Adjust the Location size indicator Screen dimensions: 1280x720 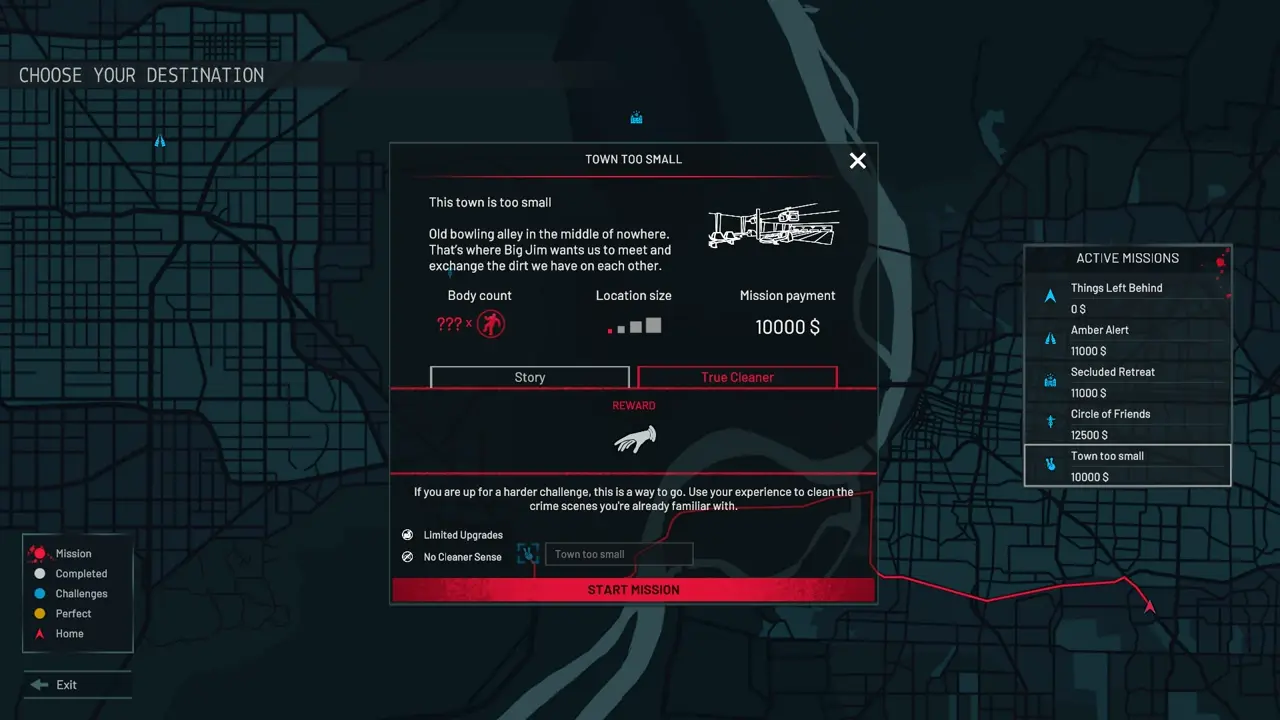coord(633,326)
